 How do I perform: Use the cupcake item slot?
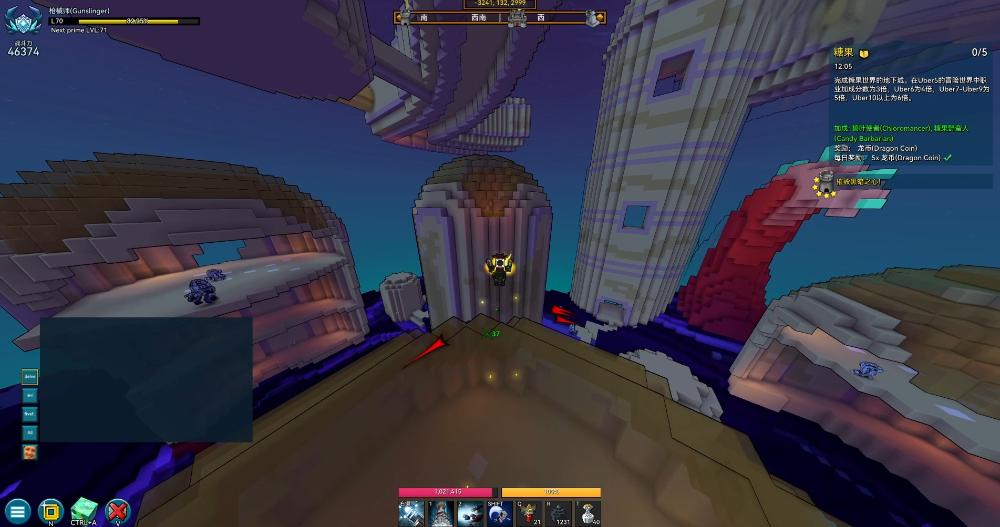(589, 512)
